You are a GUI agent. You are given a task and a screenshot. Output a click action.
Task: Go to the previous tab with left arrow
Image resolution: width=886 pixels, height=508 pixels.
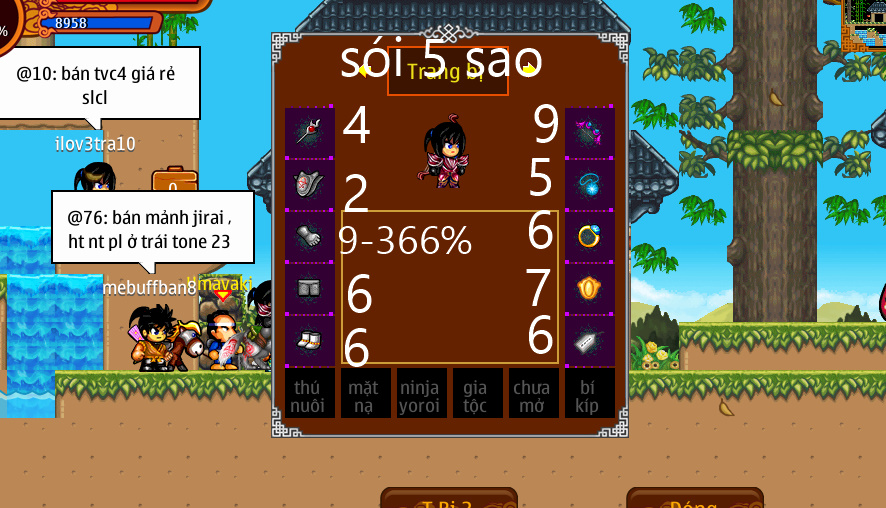[362, 70]
